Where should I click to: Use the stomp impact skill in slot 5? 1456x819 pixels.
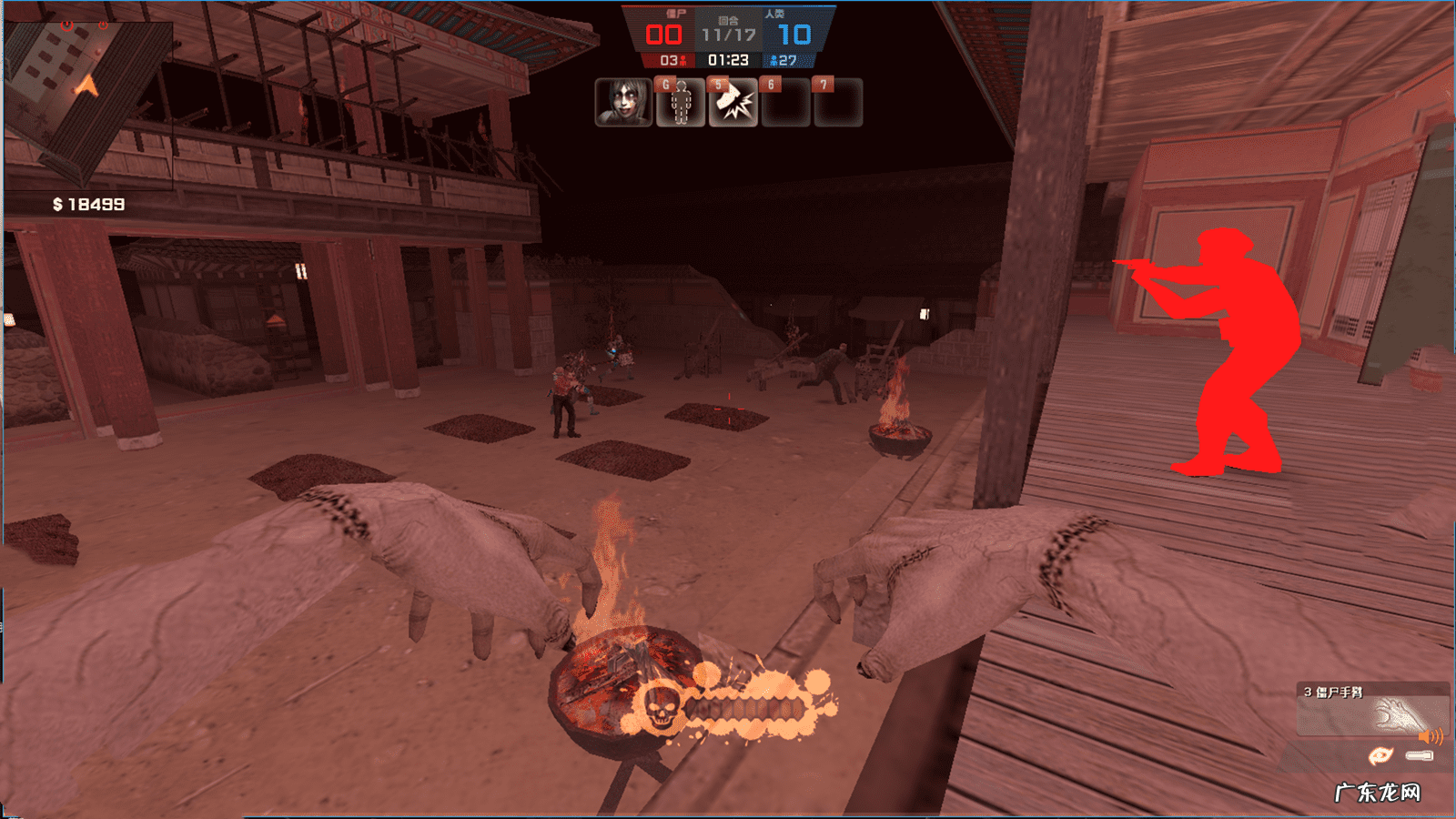(x=733, y=103)
